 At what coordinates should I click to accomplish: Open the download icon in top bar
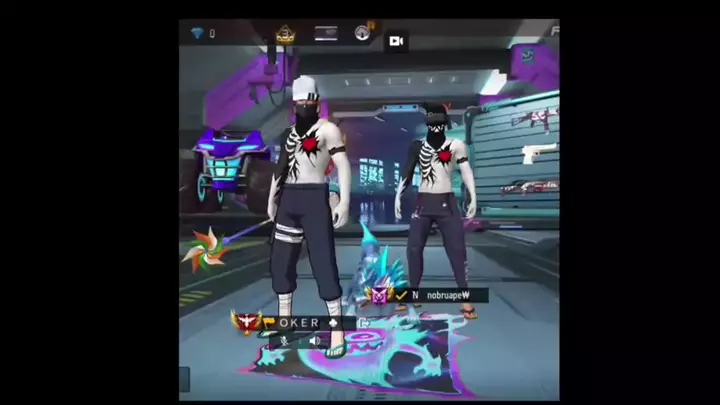[x=362, y=33]
